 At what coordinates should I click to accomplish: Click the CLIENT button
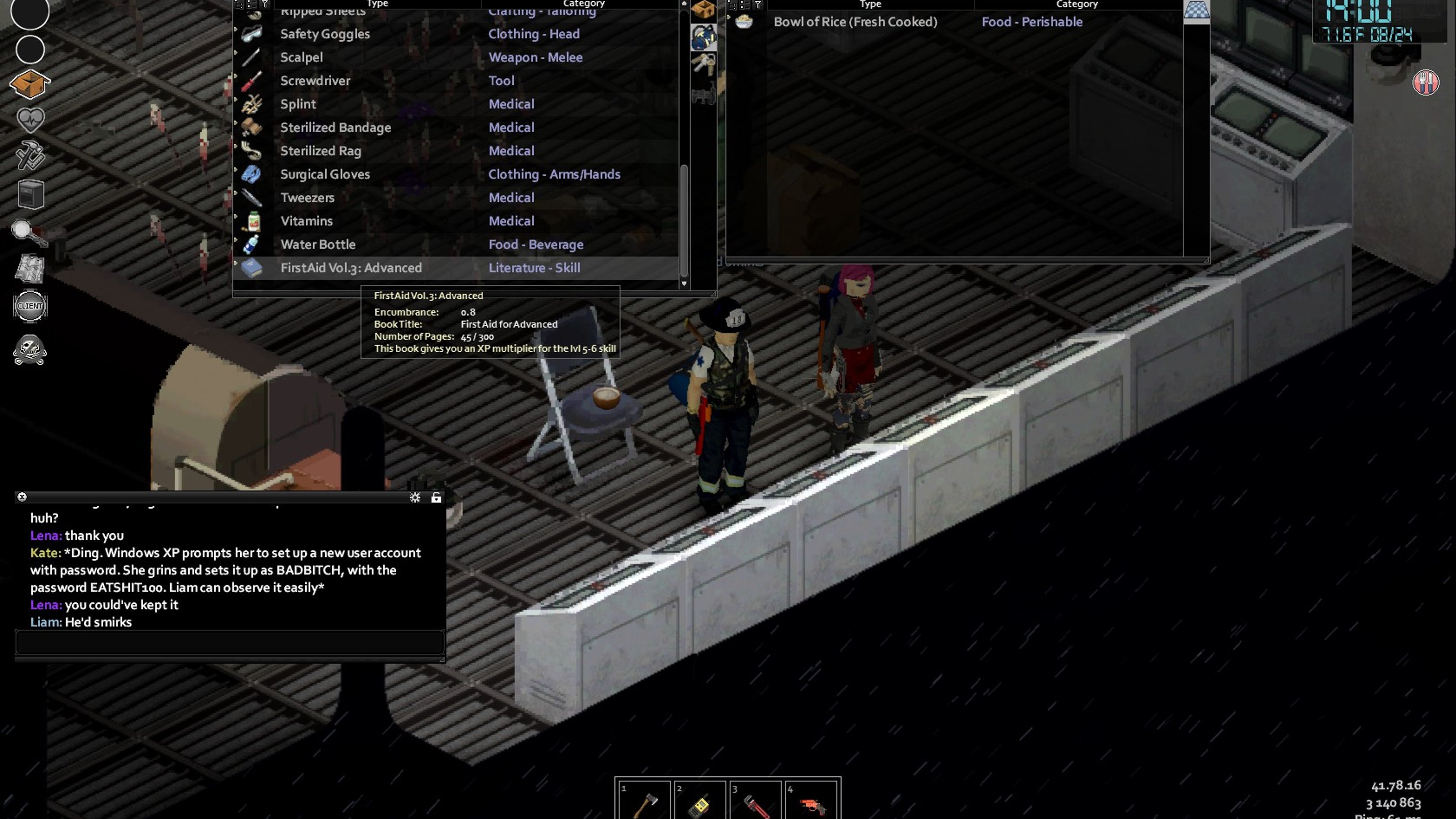pyautogui.click(x=30, y=306)
